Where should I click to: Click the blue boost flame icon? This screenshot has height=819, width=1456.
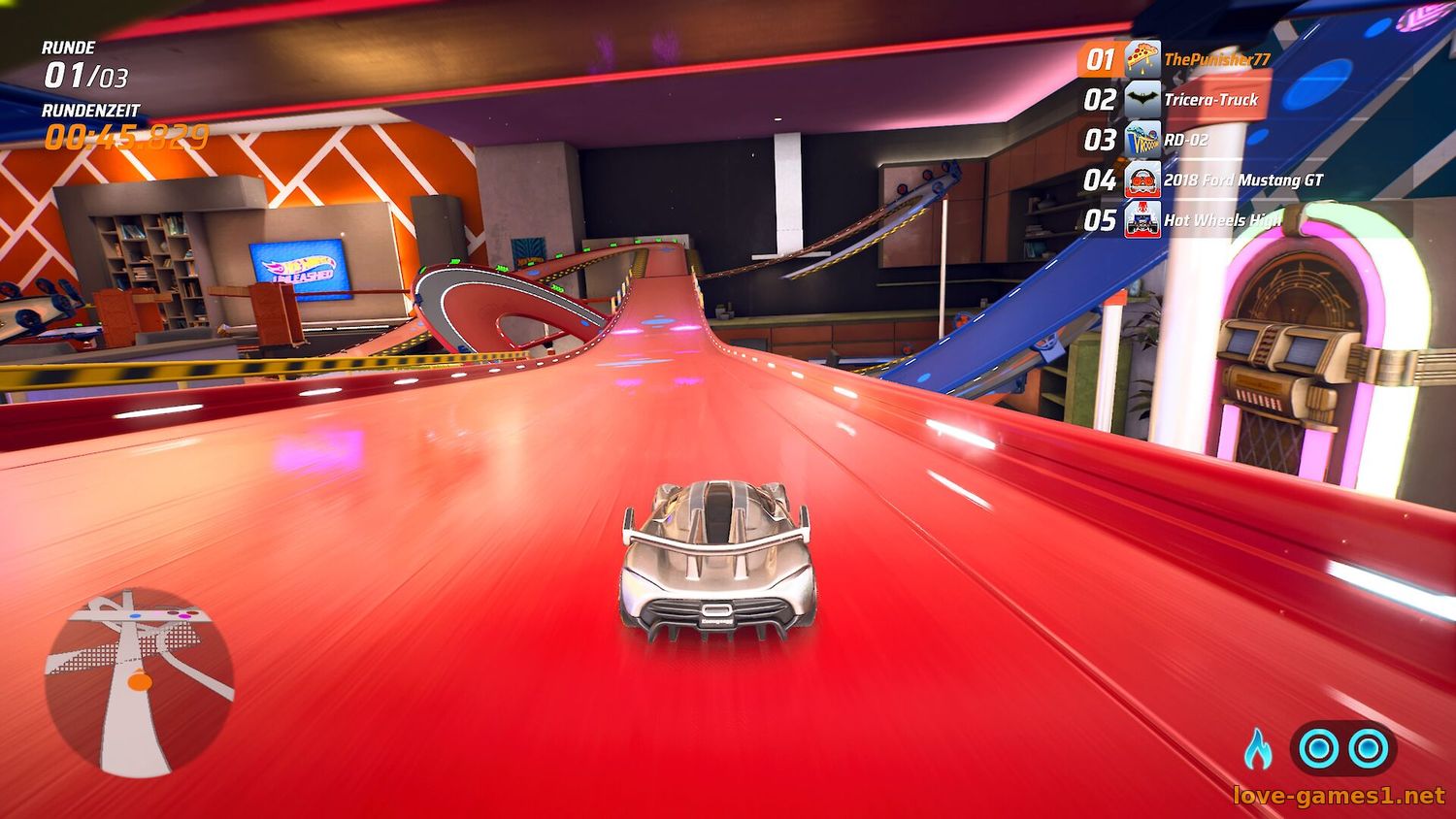[x=1258, y=748]
